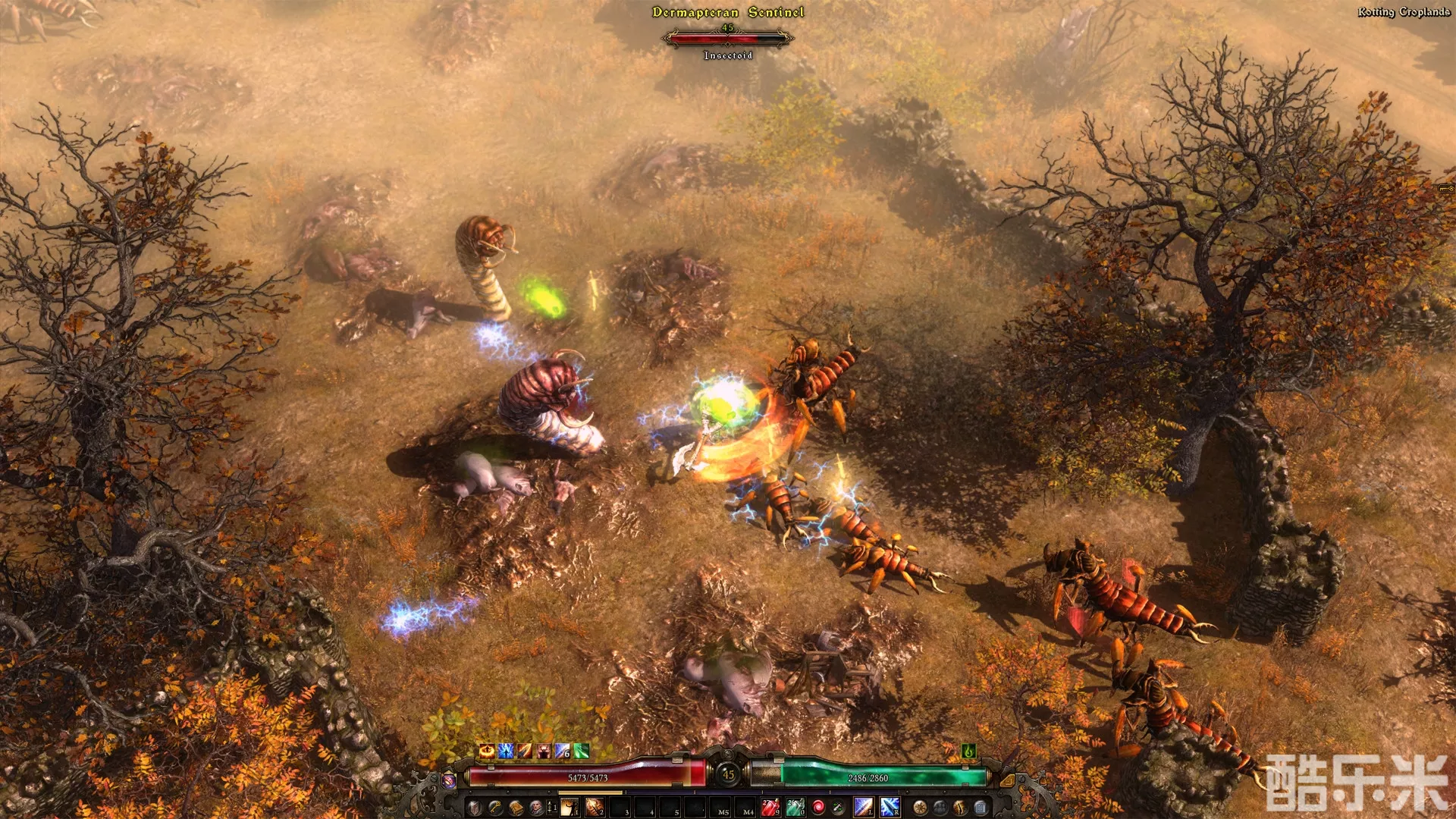Click the red spiral button

pyautogui.click(x=818, y=808)
